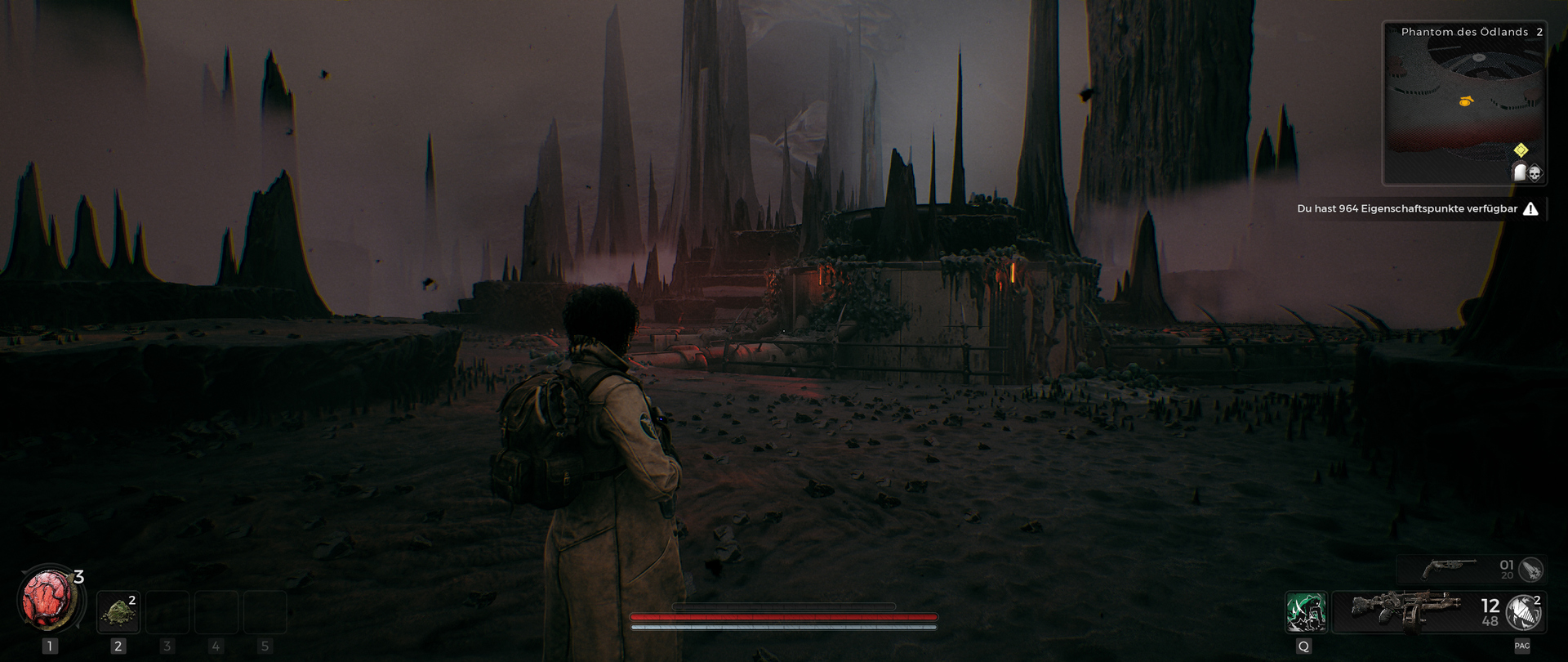The image size is (1568, 662).
Task: Open the Phantom des Ödlands minimap
Action: tap(1463, 102)
